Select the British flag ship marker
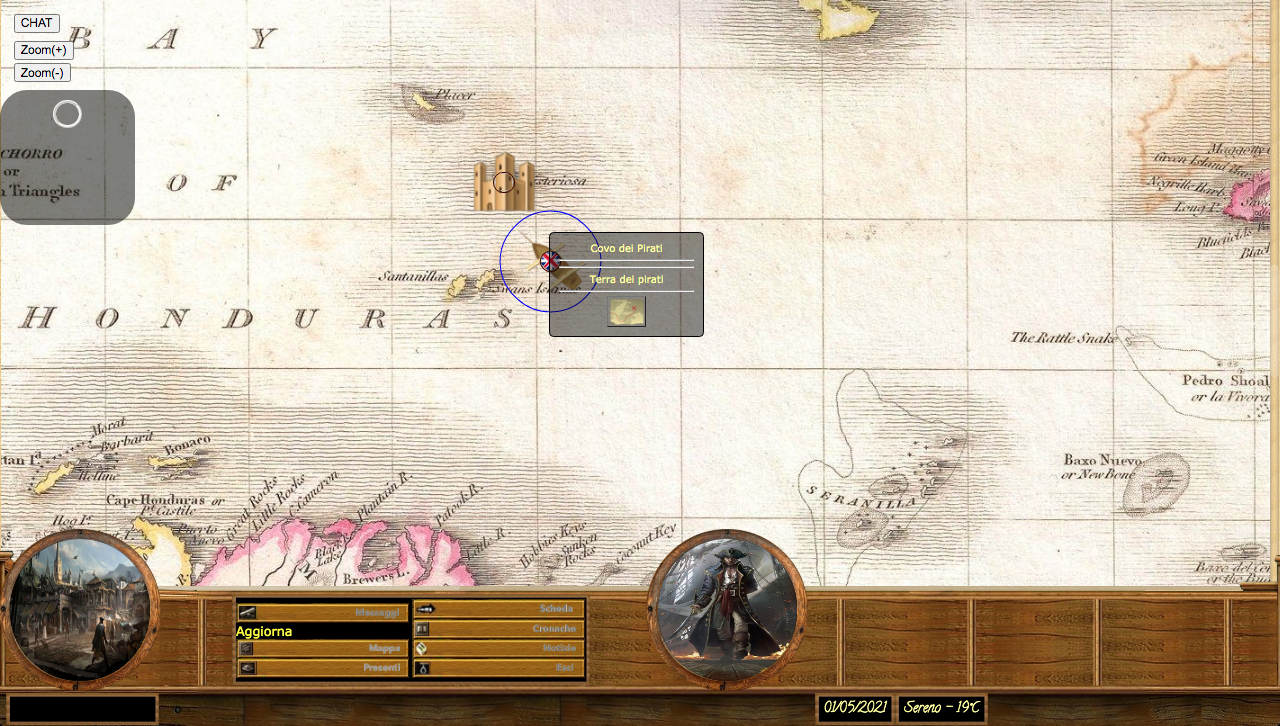The width and height of the screenshot is (1280, 726). pyautogui.click(x=550, y=261)
